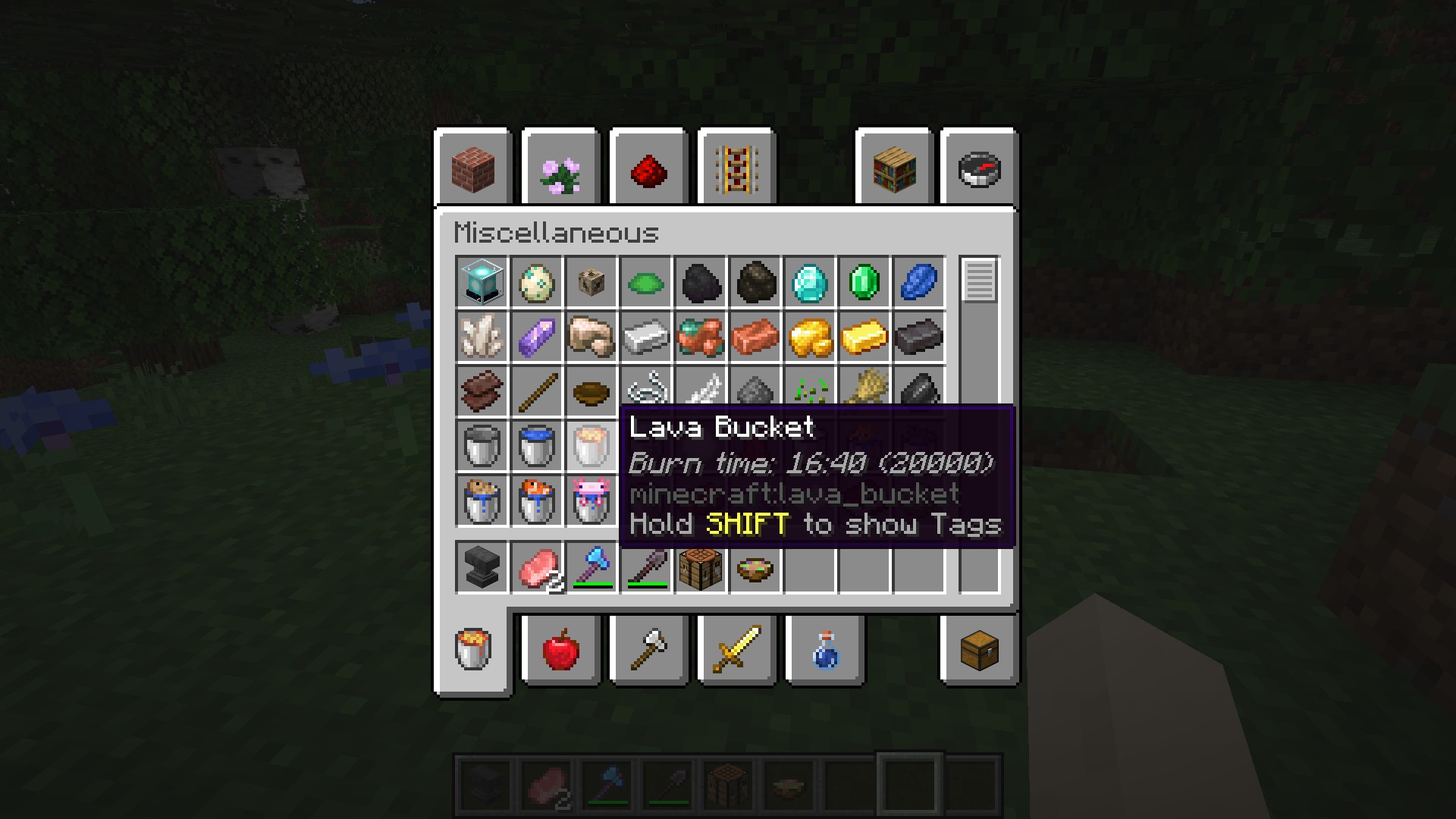
Task: Select the Redstone dust tab
Action: [648, 168]
